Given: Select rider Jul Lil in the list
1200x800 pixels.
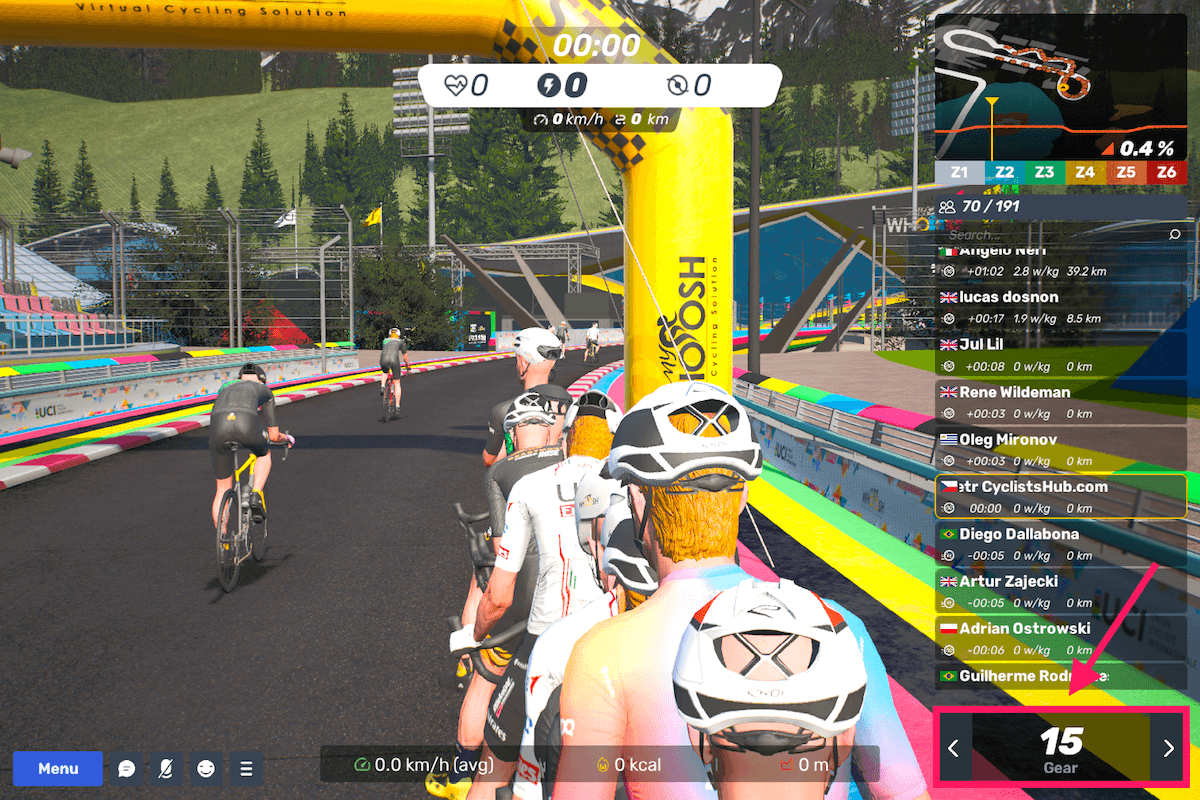Looking at the screenshot, I should click(1060, 355).
